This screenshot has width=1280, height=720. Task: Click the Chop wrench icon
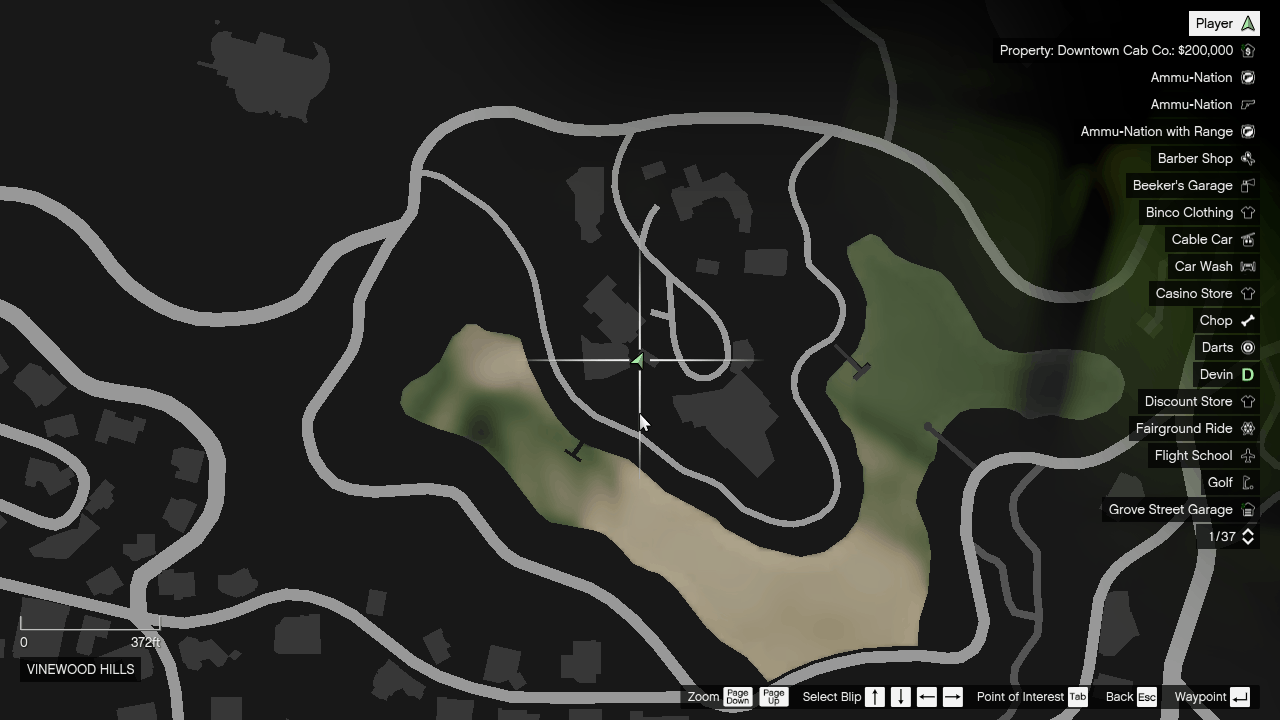point(1246,320)
